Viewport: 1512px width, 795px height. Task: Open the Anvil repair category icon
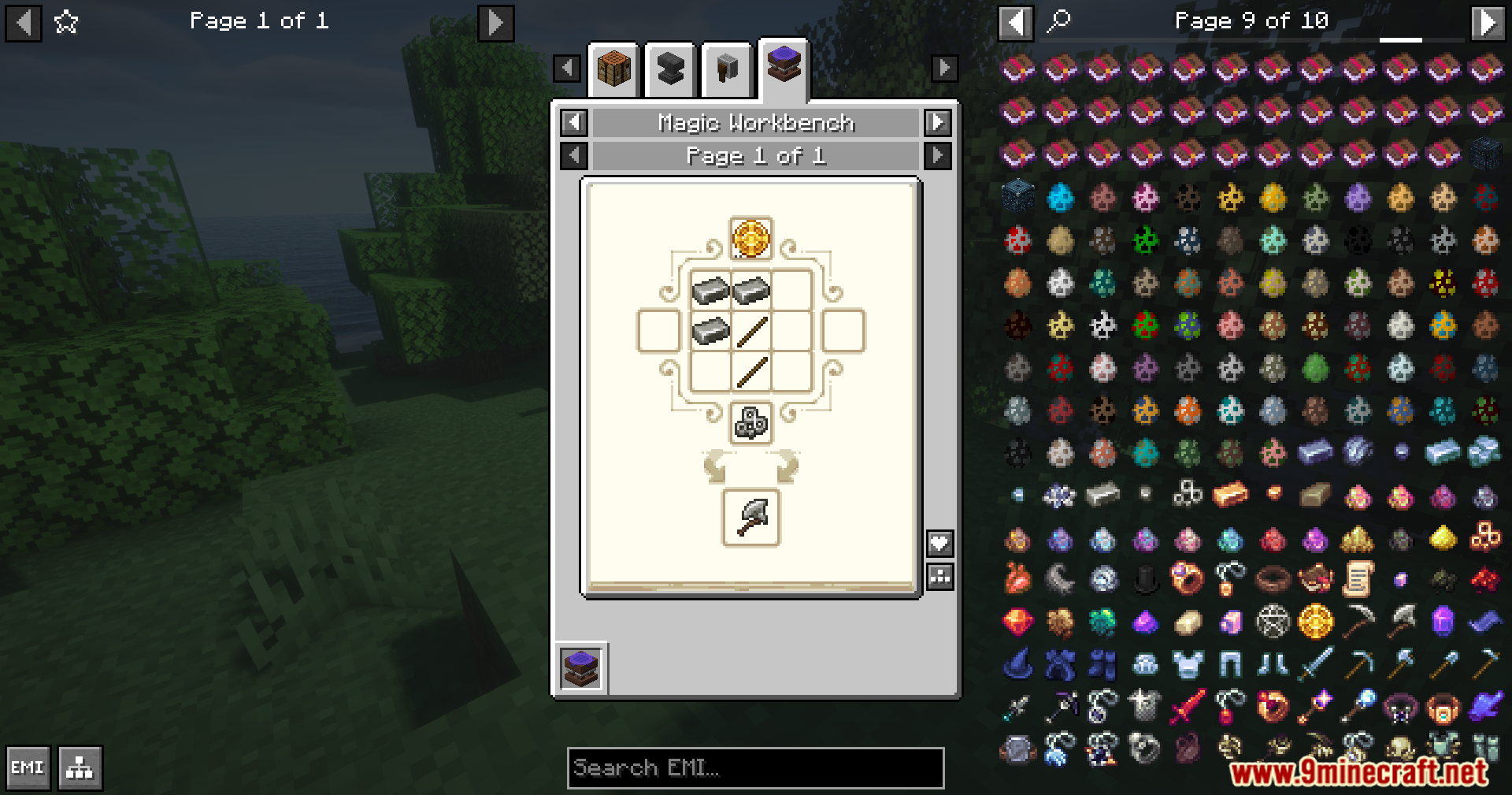[x=670, y=70]
